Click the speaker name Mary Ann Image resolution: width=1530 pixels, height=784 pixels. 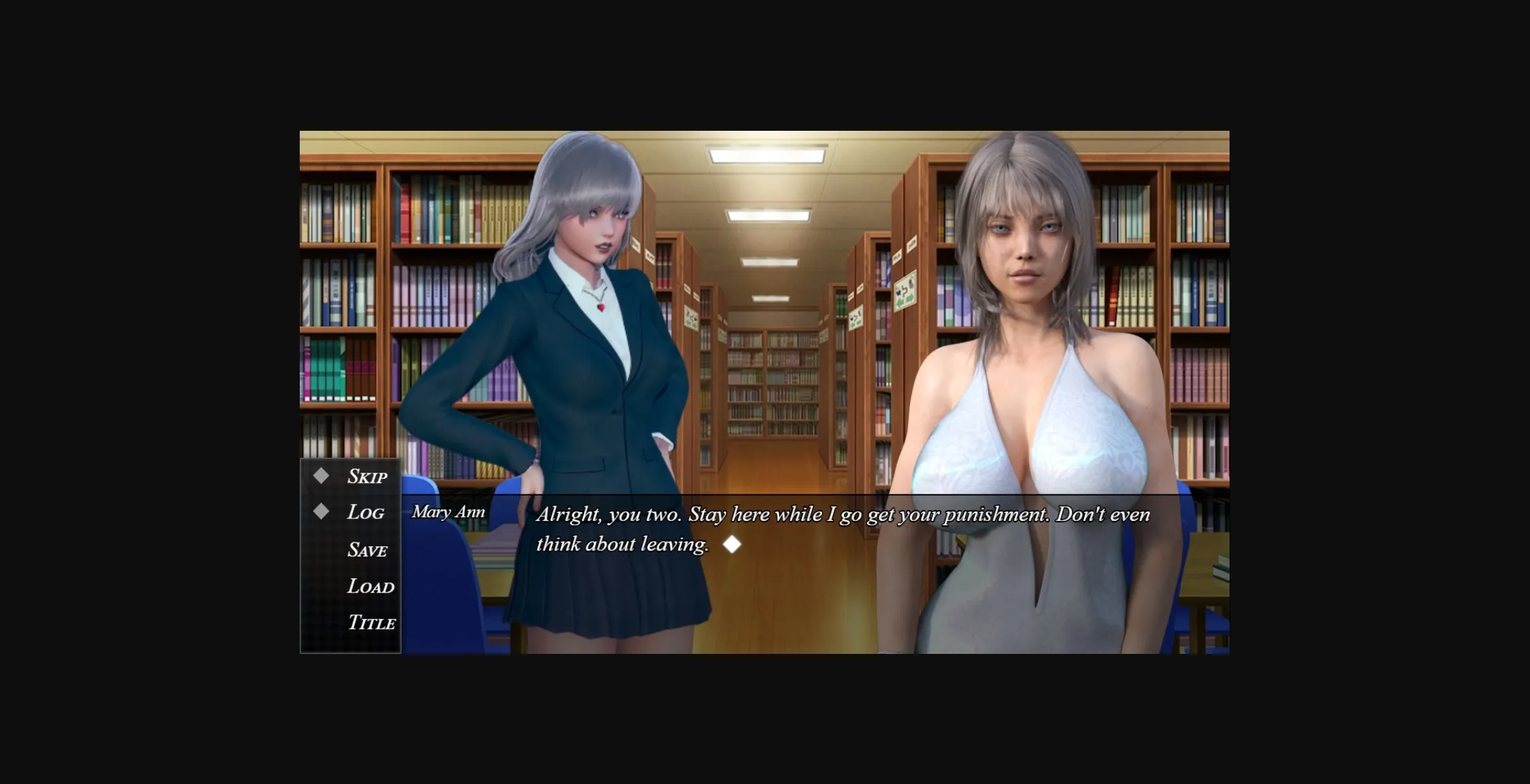pos(450,510)
